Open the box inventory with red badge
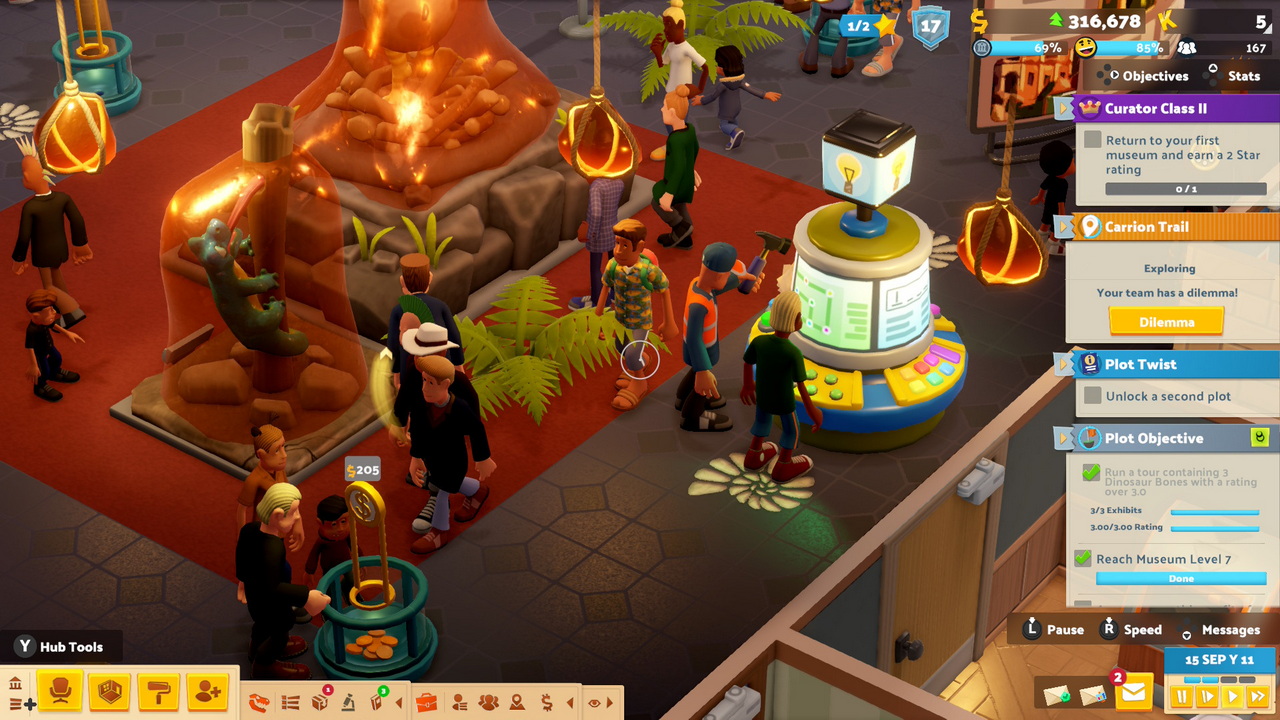This screenshot has height=720, width=1280. [x=320, y=702]
